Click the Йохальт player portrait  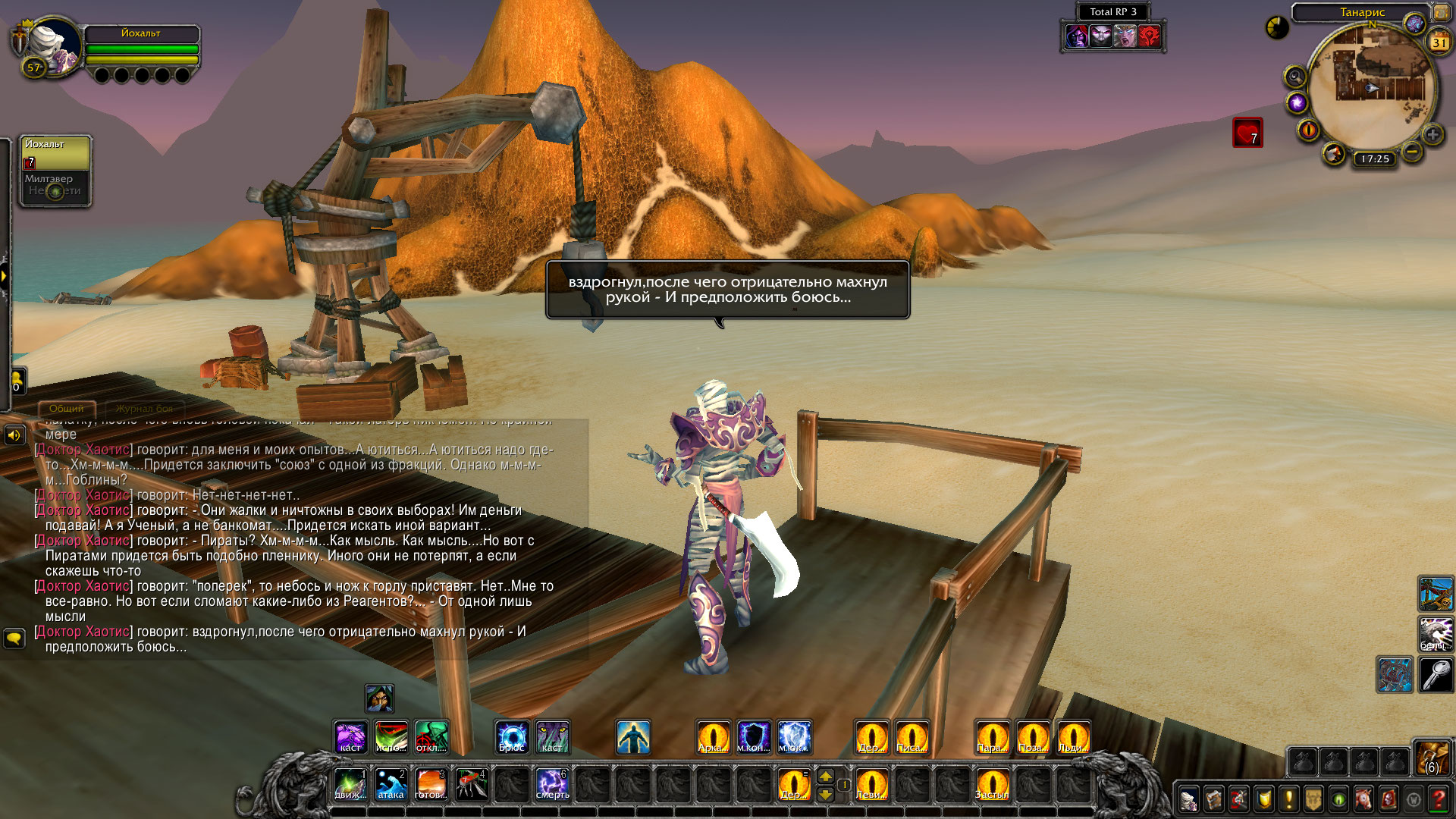click(53, 47)
